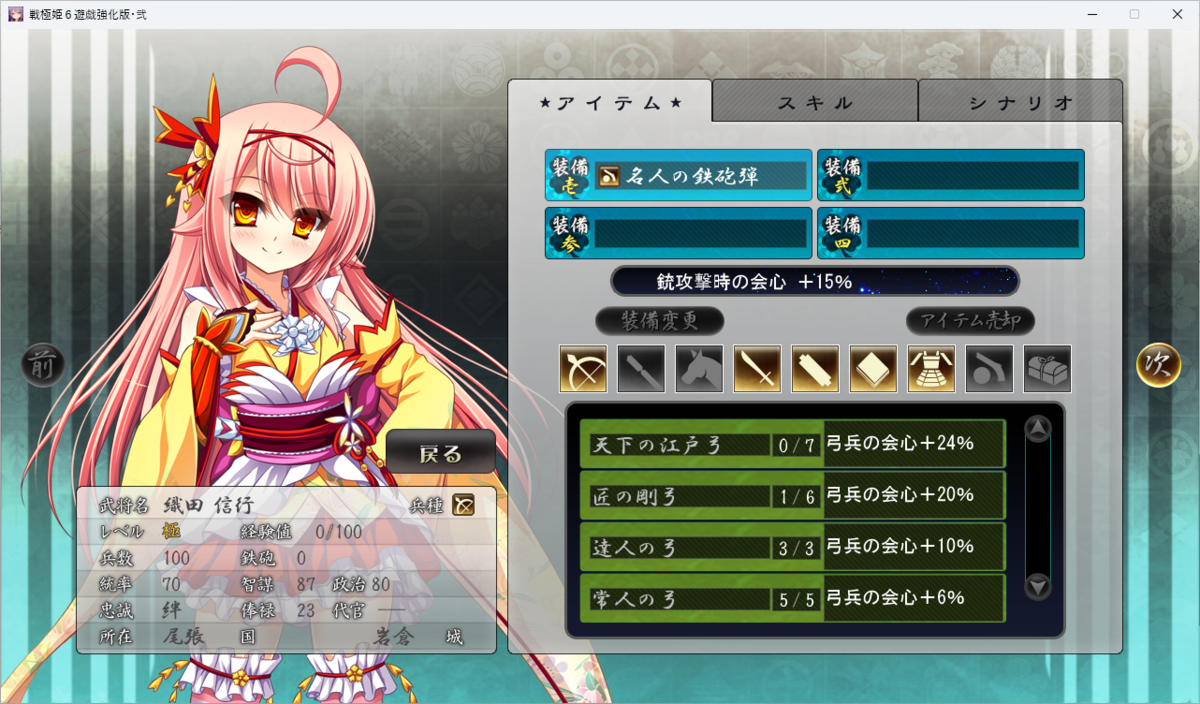Go to next general with 次 button
This screenshot has height=704, width=1200.
pos(1159,365)
